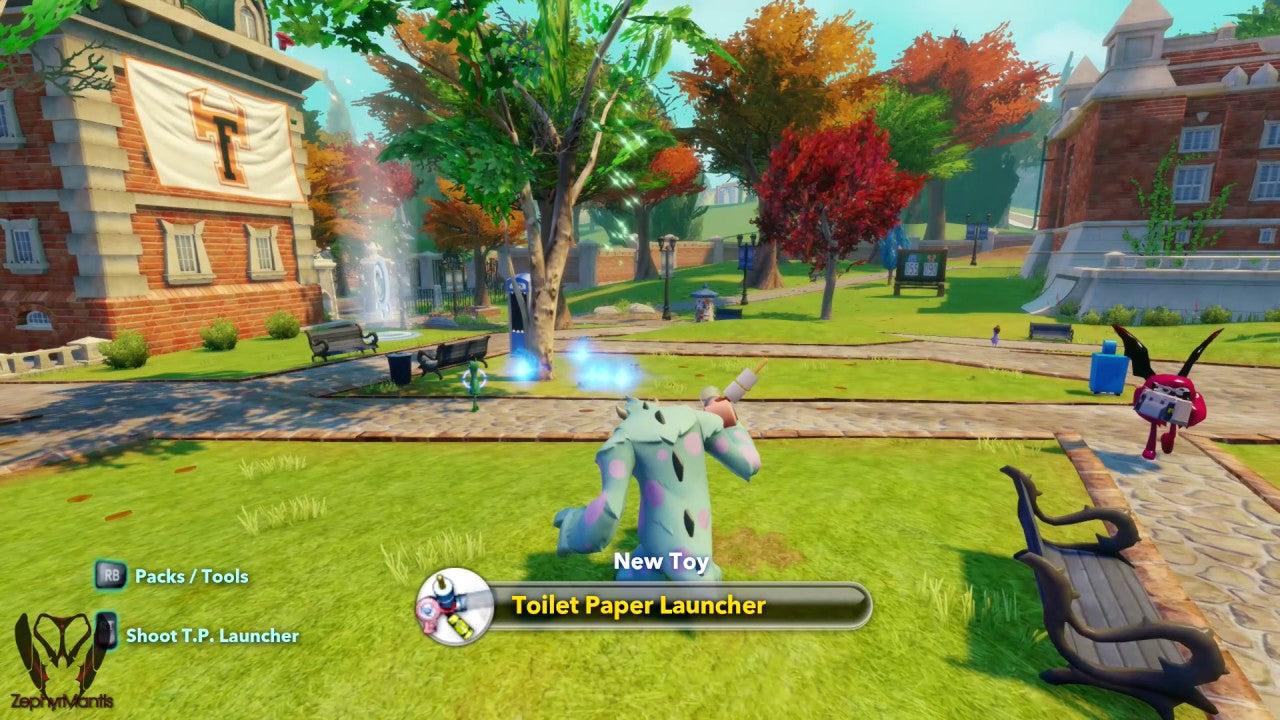Click the Toilet Paper Launcher notification banner
This screenshot has width=1280, height=720.
coord(678,606)
